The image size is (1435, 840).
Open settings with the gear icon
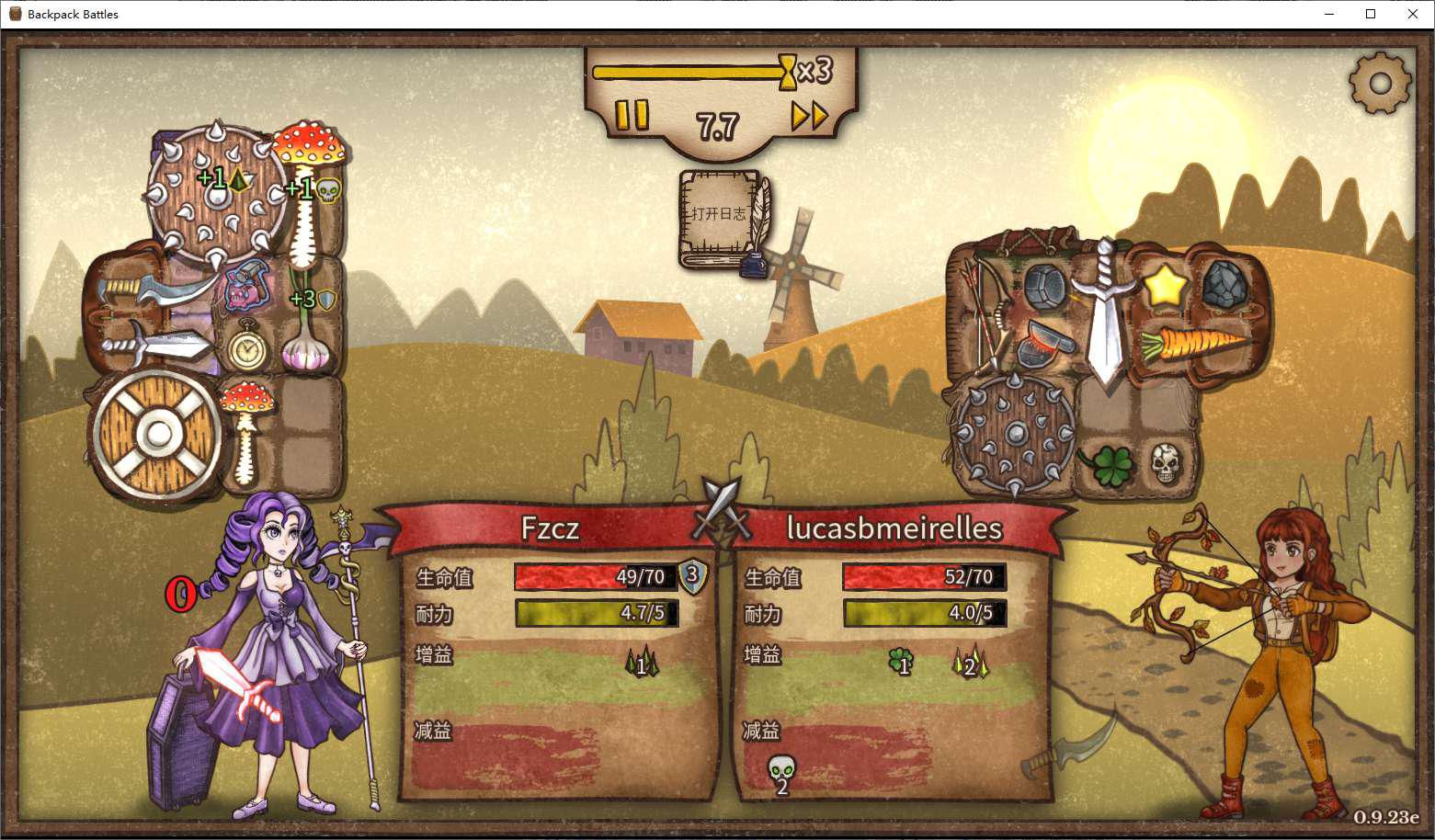[x=1379, y=84]
